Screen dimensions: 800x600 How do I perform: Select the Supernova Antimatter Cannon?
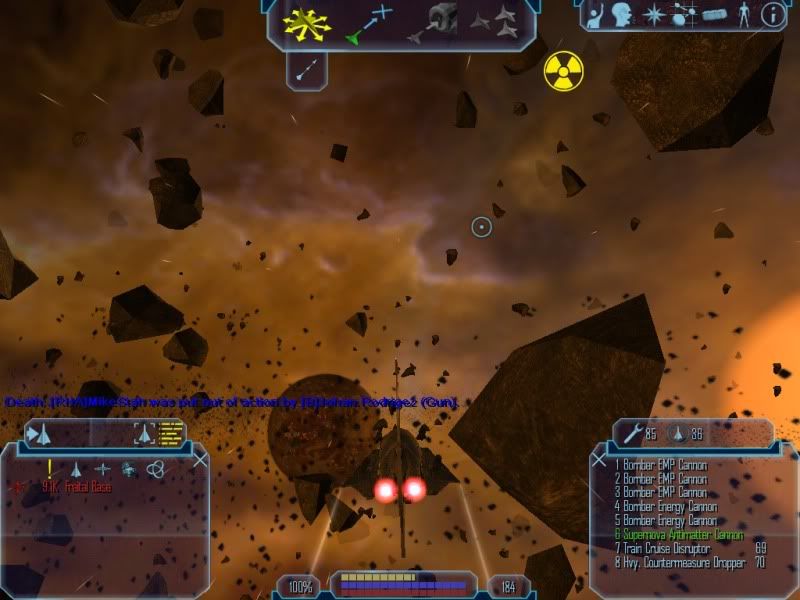click(680, 535)
